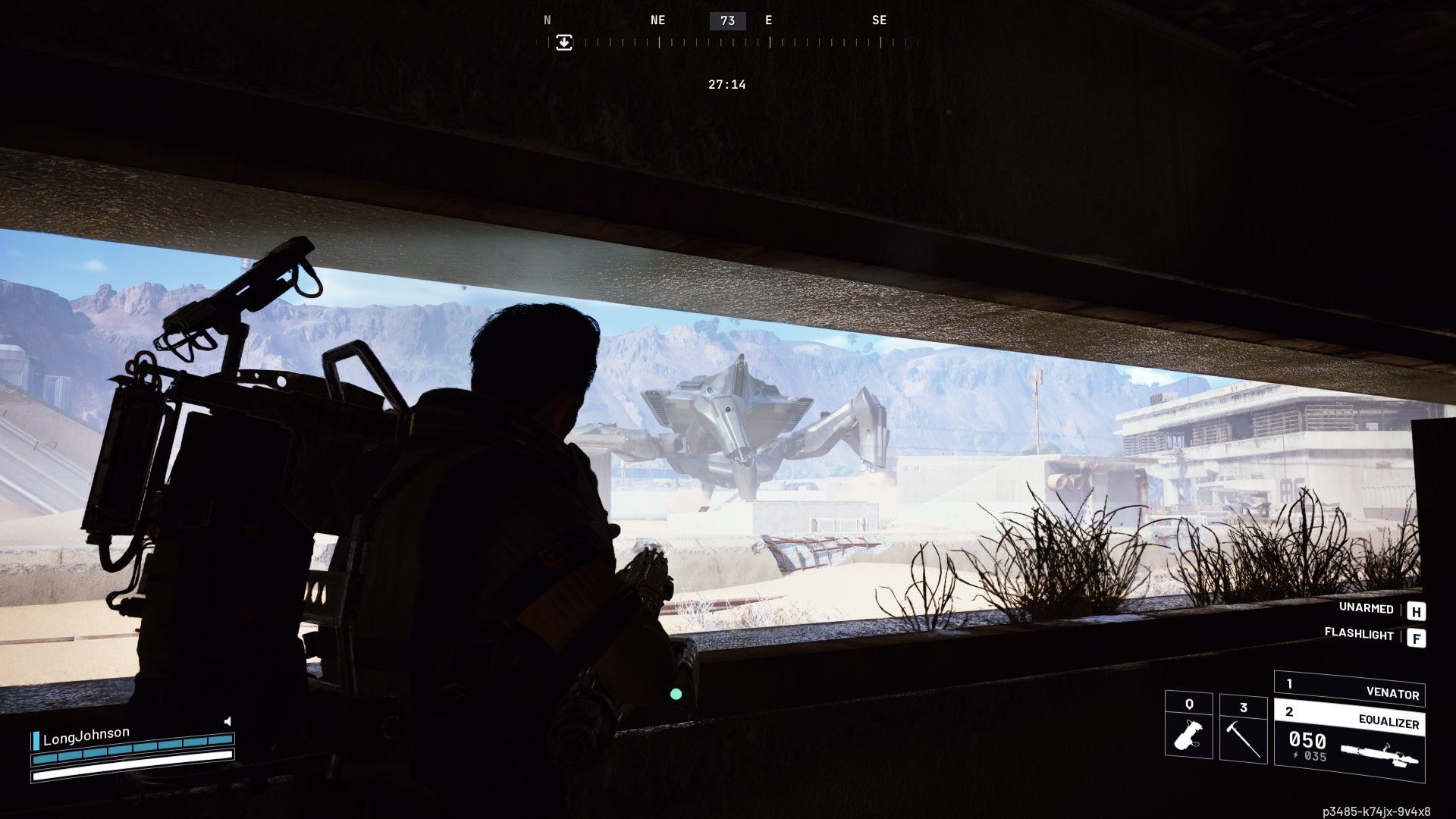Select the holstered pistol sidearm icon

point(1188,735)
